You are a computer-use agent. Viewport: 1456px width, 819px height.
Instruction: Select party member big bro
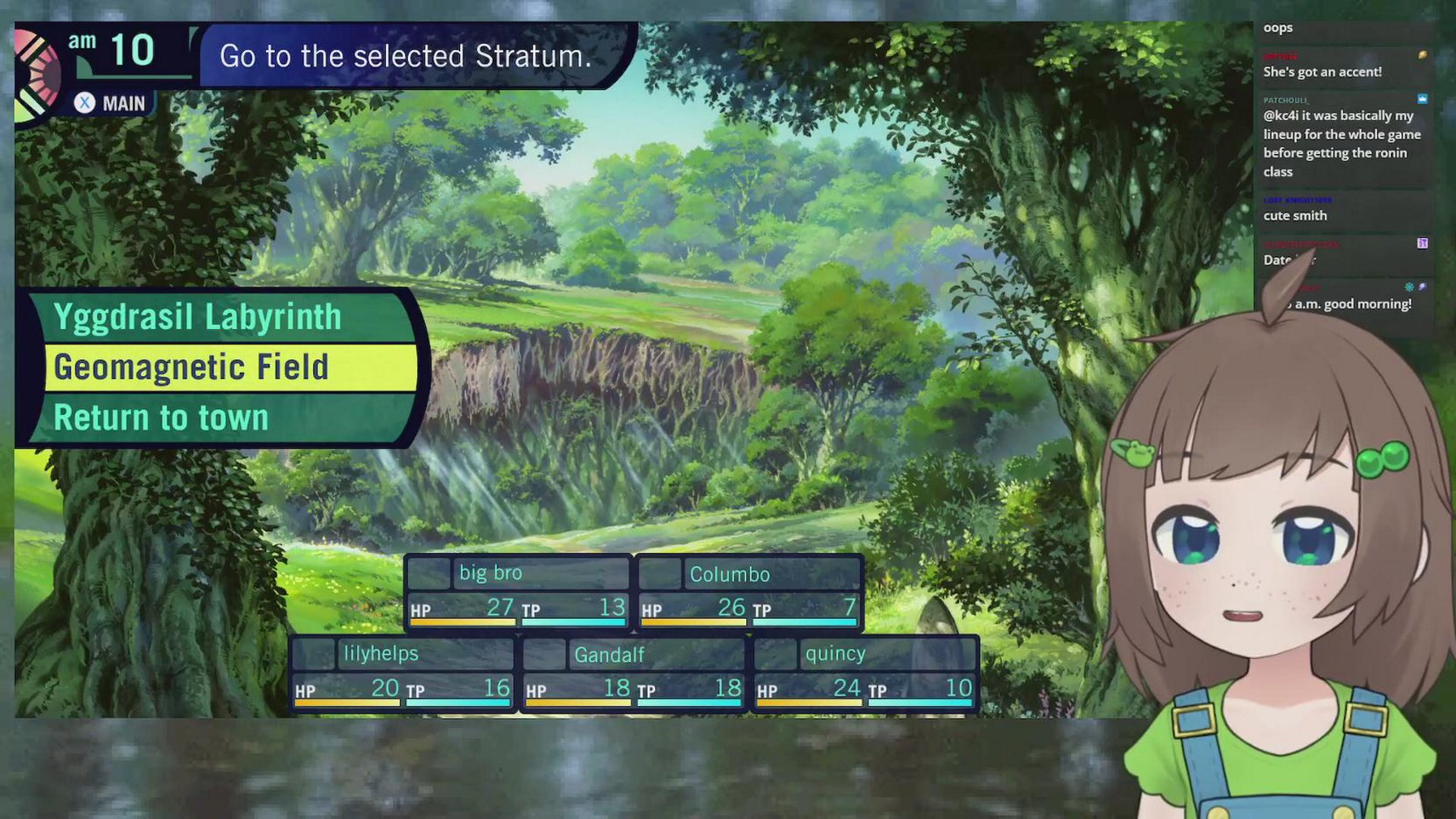tap(519, 593)
